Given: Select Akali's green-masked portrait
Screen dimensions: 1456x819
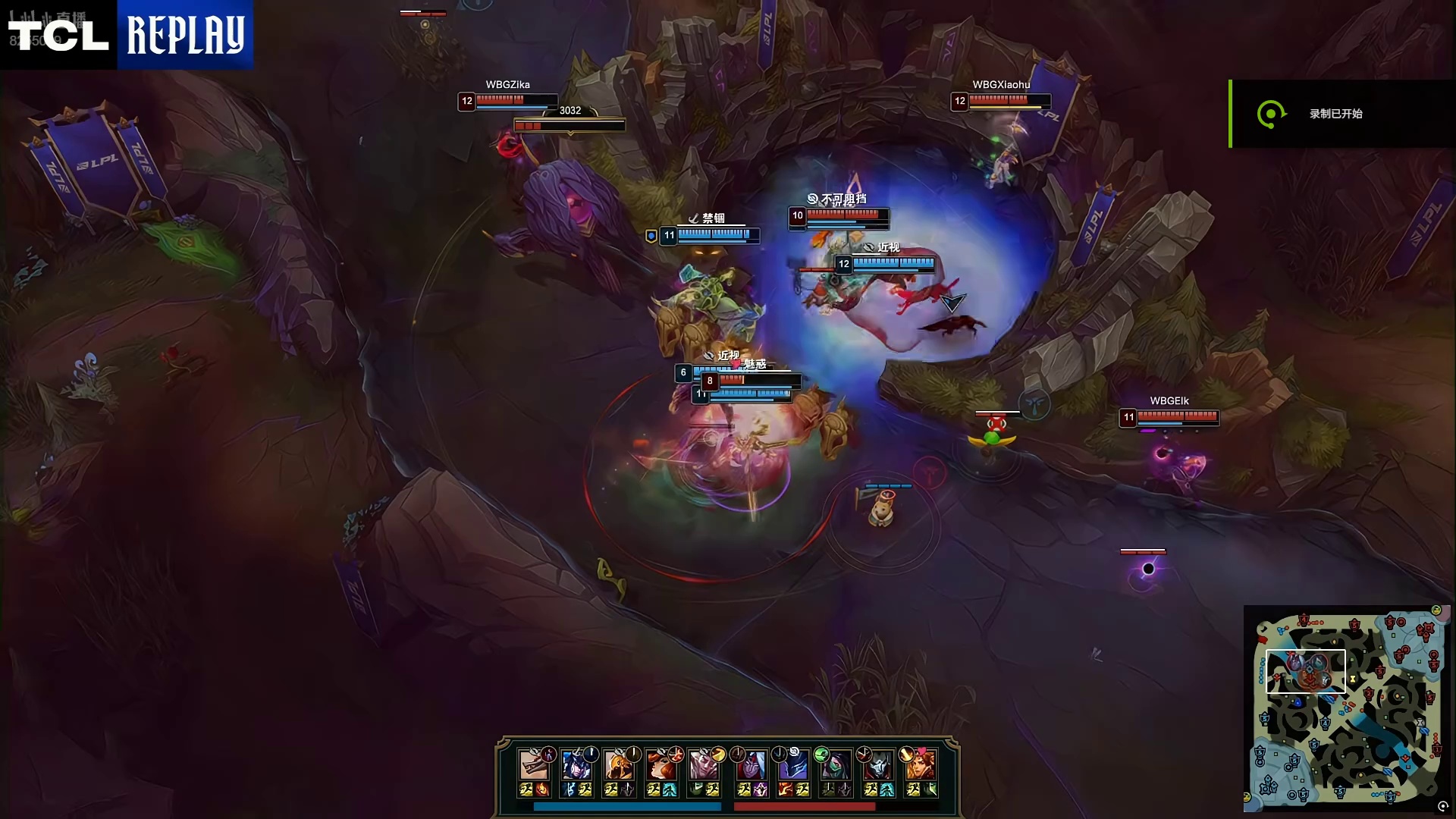Looking at the screenshot, I should pos(836,765).
